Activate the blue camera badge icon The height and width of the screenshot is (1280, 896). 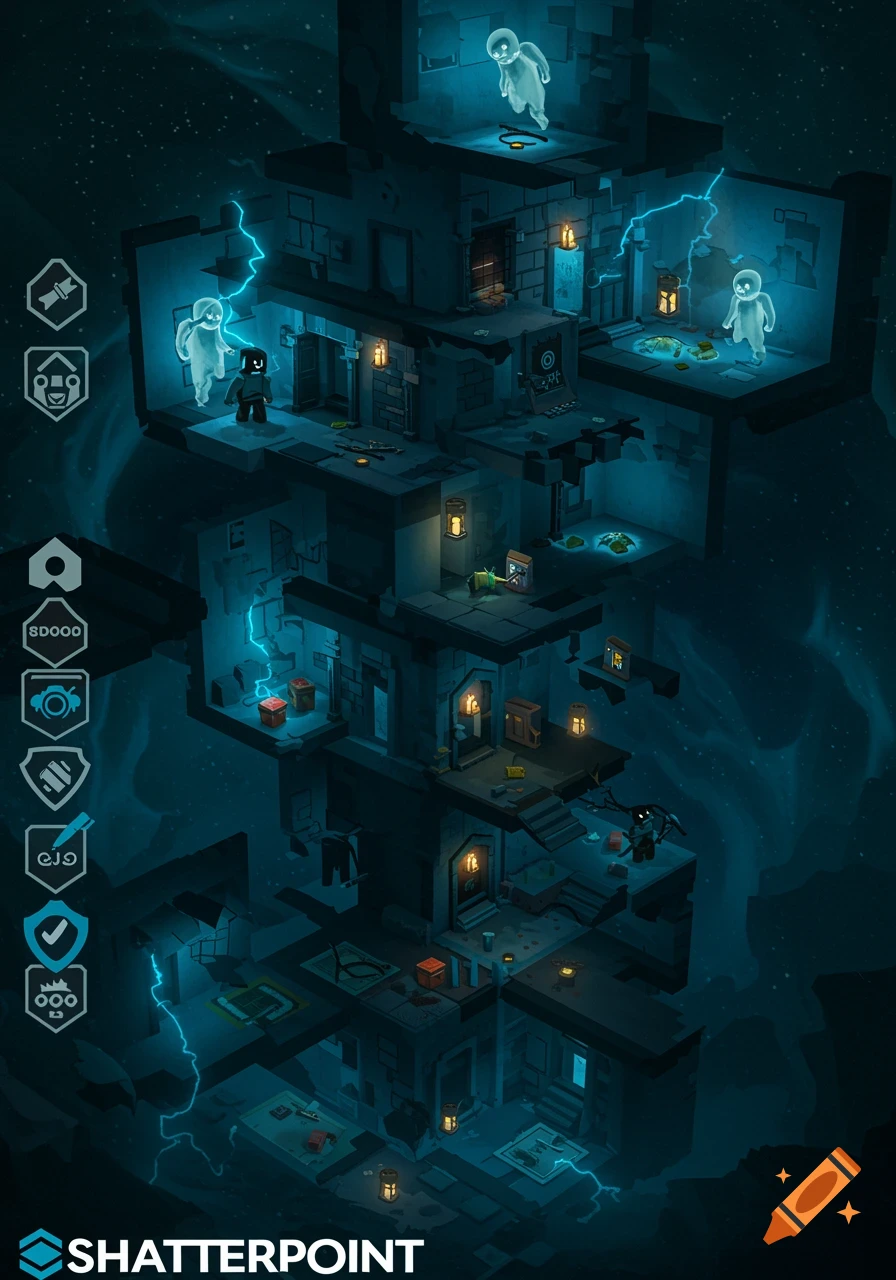coord(55,704)
